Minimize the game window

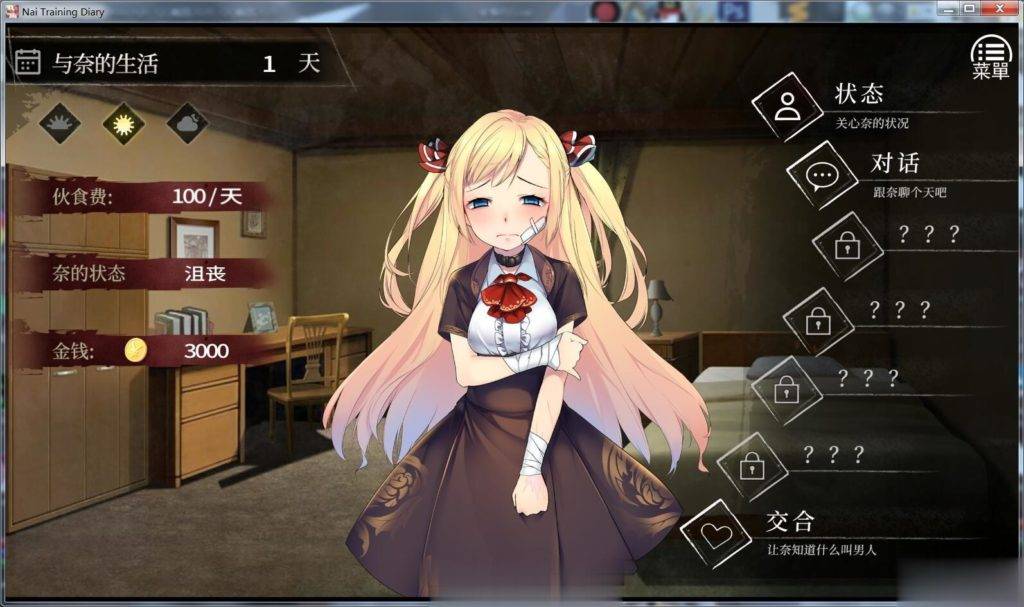point(946,8)
